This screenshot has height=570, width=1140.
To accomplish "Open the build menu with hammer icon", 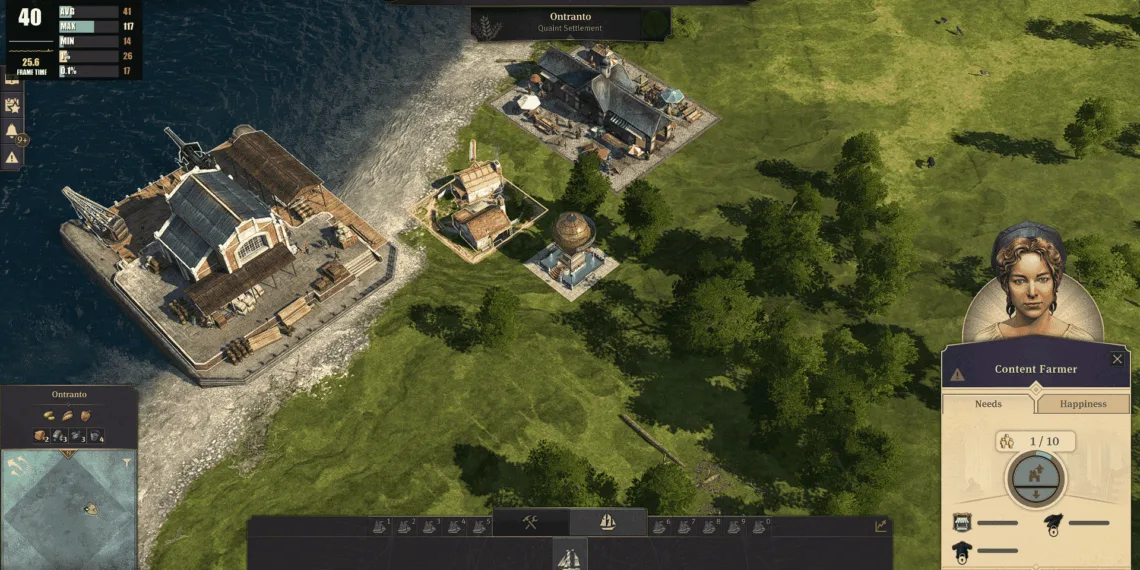I will pos(531,522).
